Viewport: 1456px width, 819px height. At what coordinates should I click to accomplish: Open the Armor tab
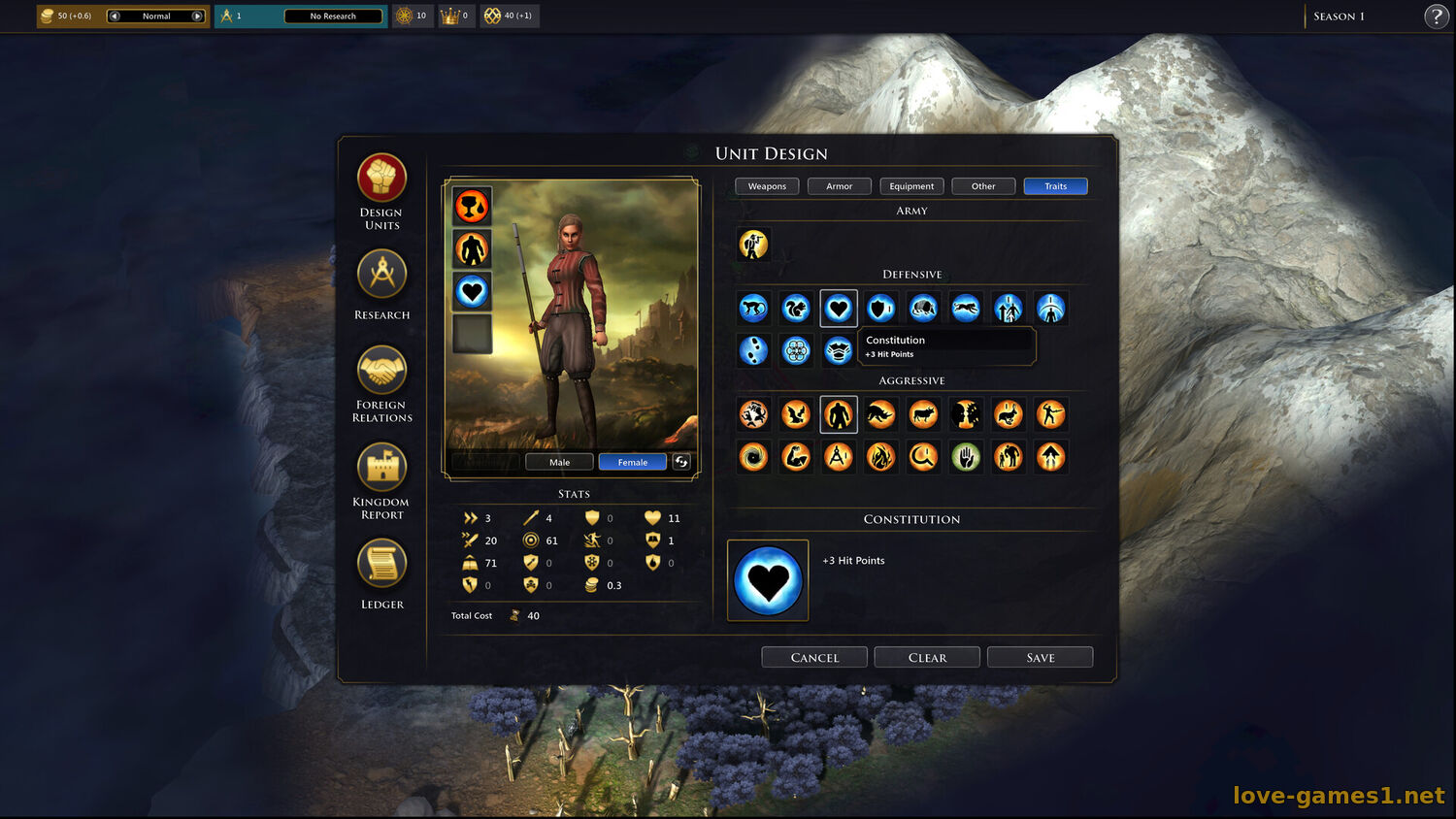(839, 186)
